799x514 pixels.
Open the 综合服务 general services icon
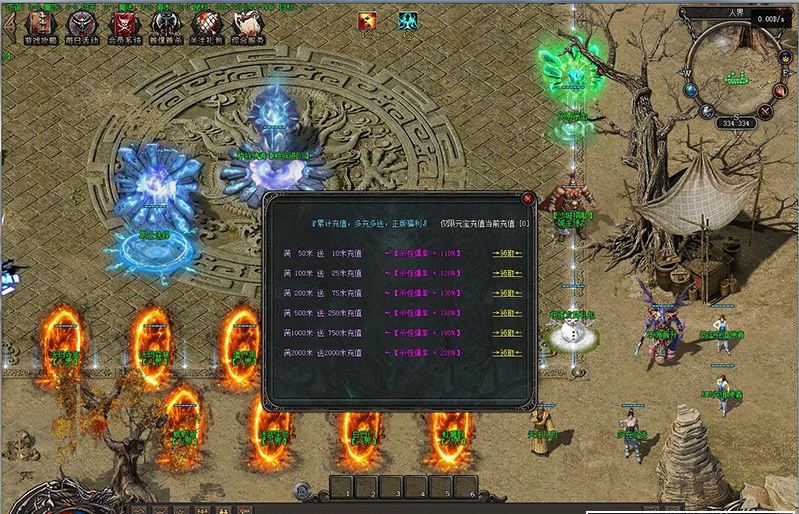click(x=246, y=27)
